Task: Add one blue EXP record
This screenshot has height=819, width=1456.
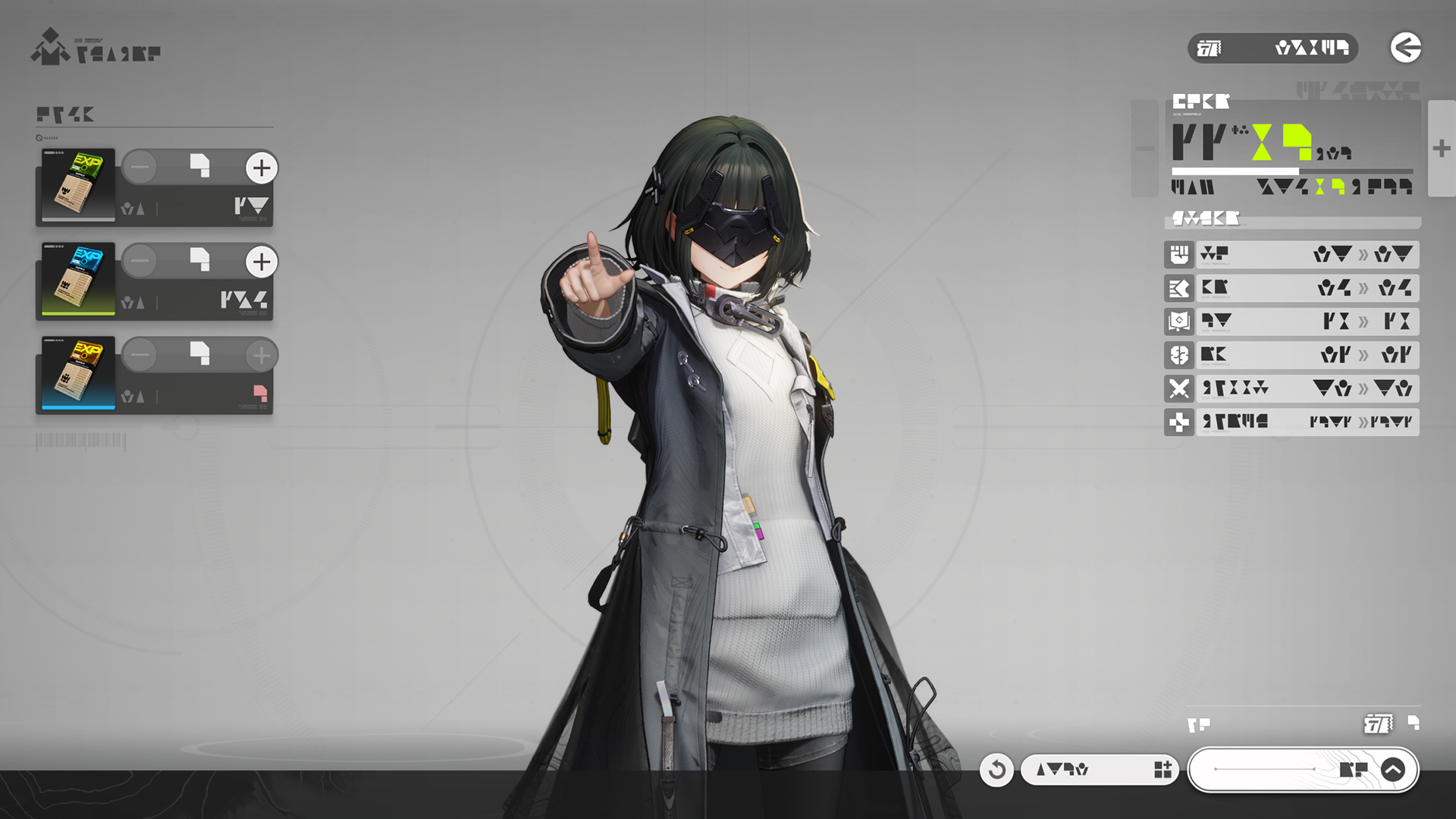Action: [x=262, y=262]
